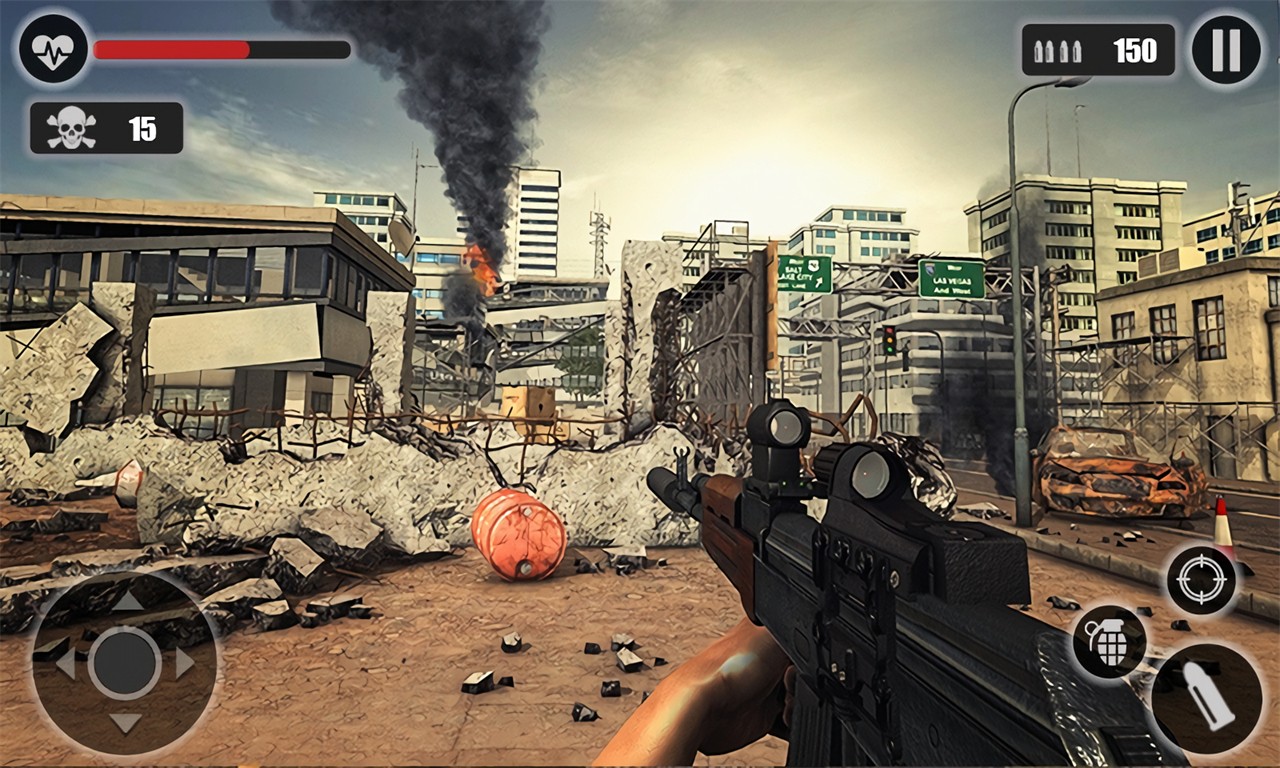The width and height of the screenshot is (1280, 768).
Task: Activate the crosshair aim button
Action: [x=1201, y=581]
